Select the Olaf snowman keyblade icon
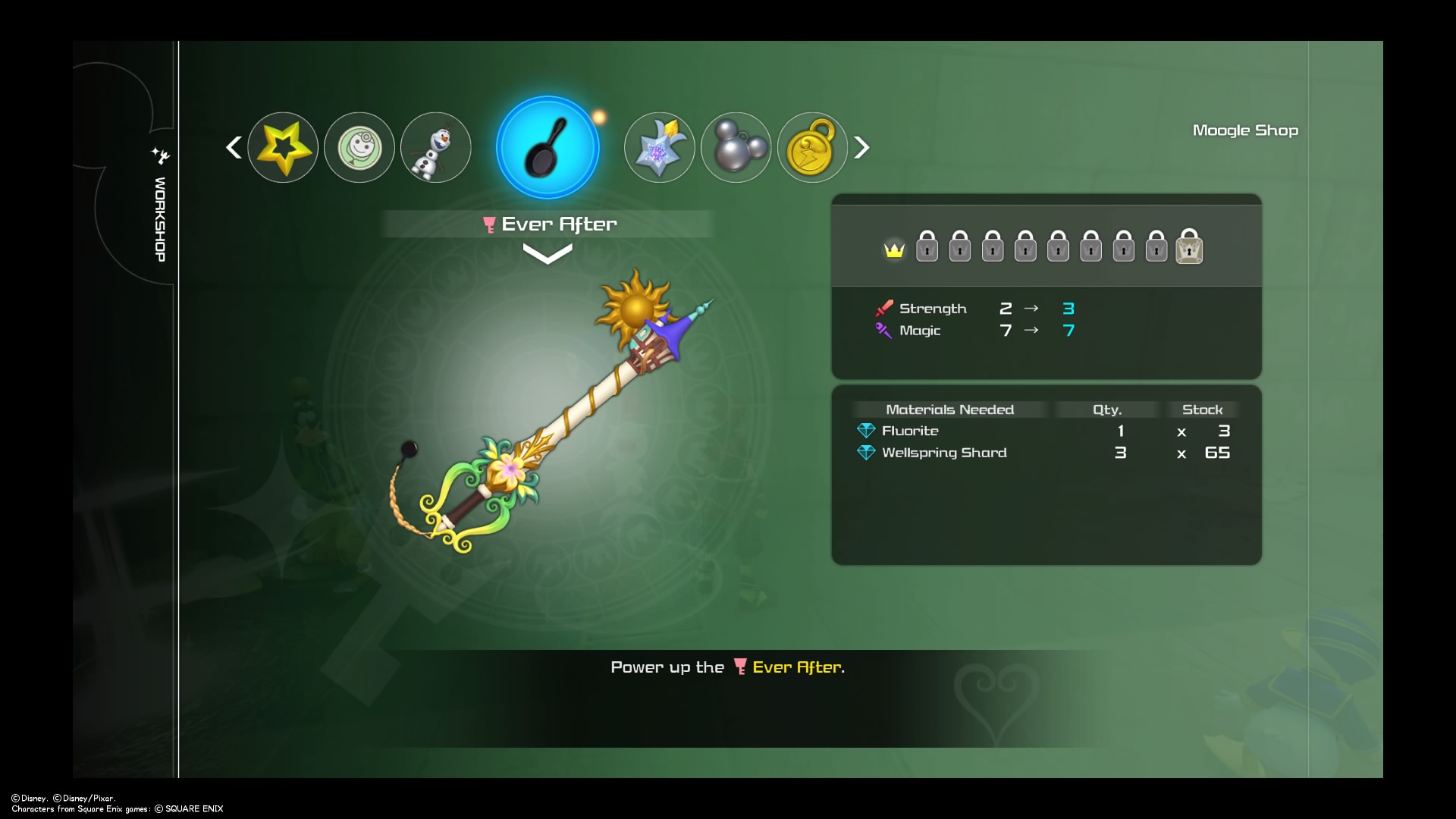The image size is (1456, 819). click(x=435, y=147)
